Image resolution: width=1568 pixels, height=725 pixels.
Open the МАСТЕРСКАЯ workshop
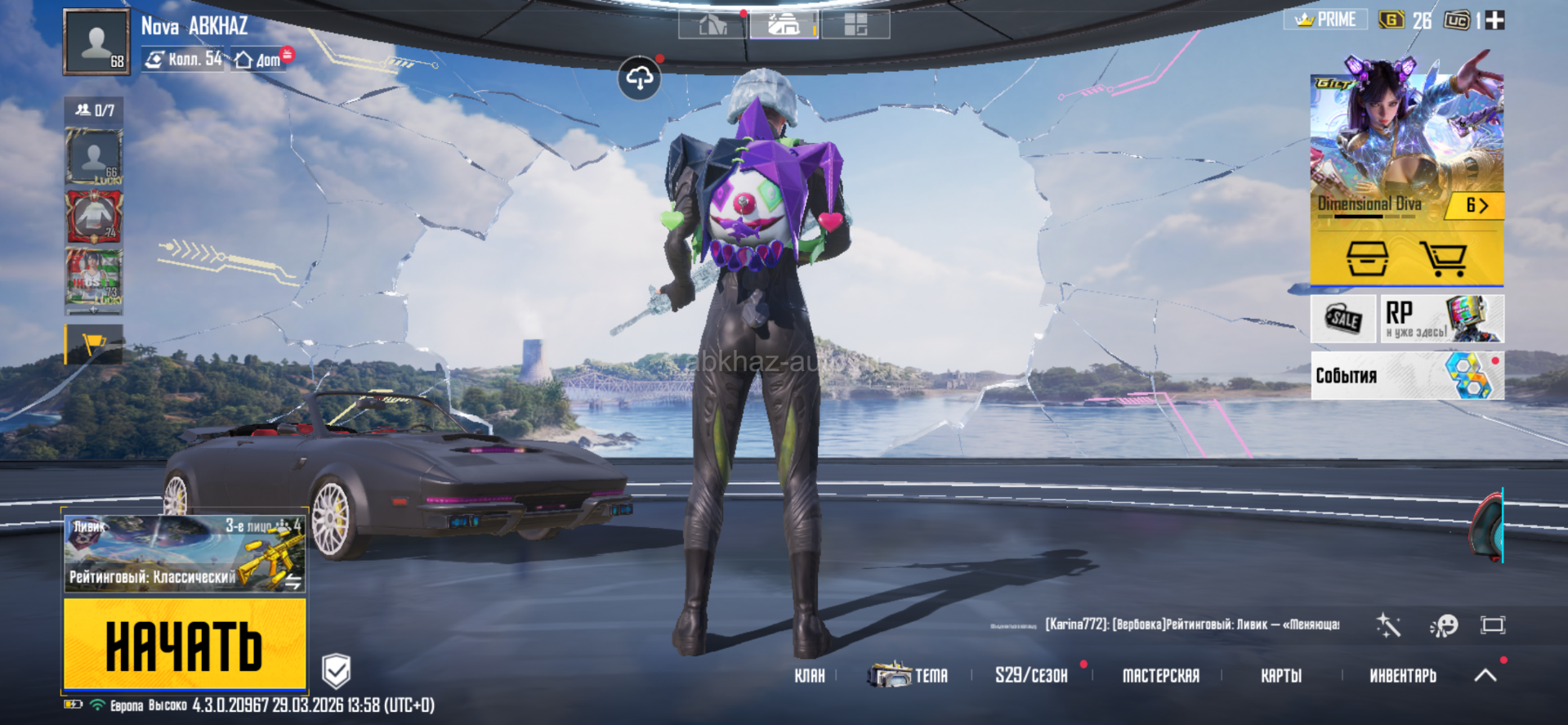pyautogui.click(x=1160, y=676)
